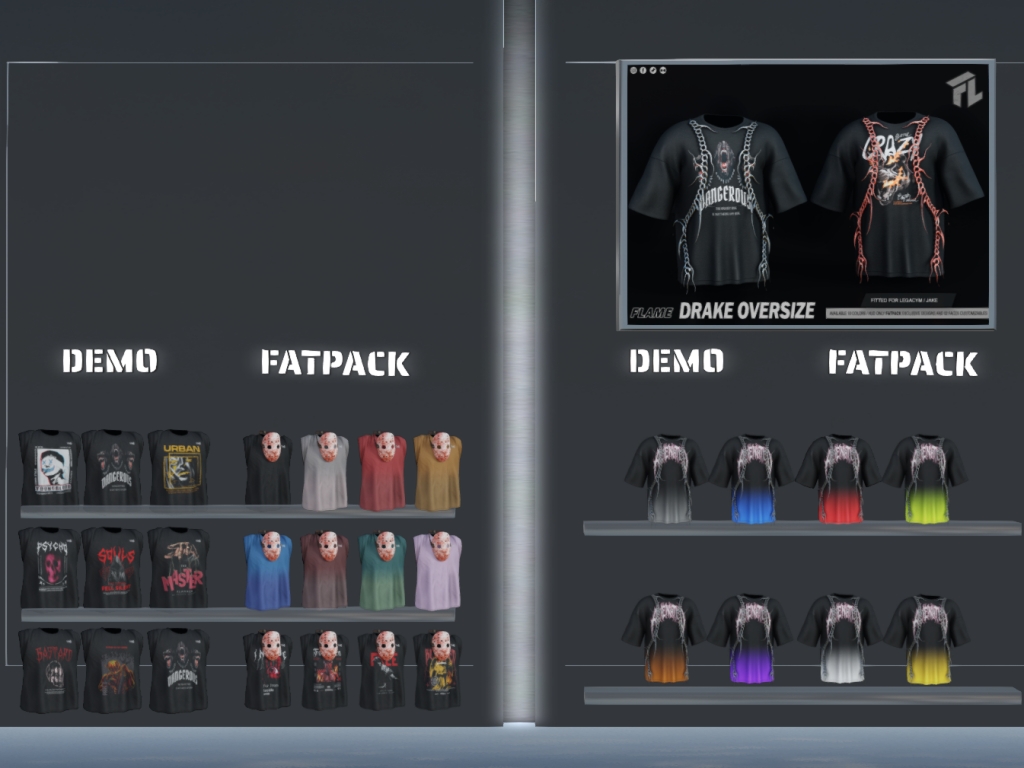This screenshot has width=1024, height=768.
Task: Select the orange gradient oversize tee
Action: point(664,639)
